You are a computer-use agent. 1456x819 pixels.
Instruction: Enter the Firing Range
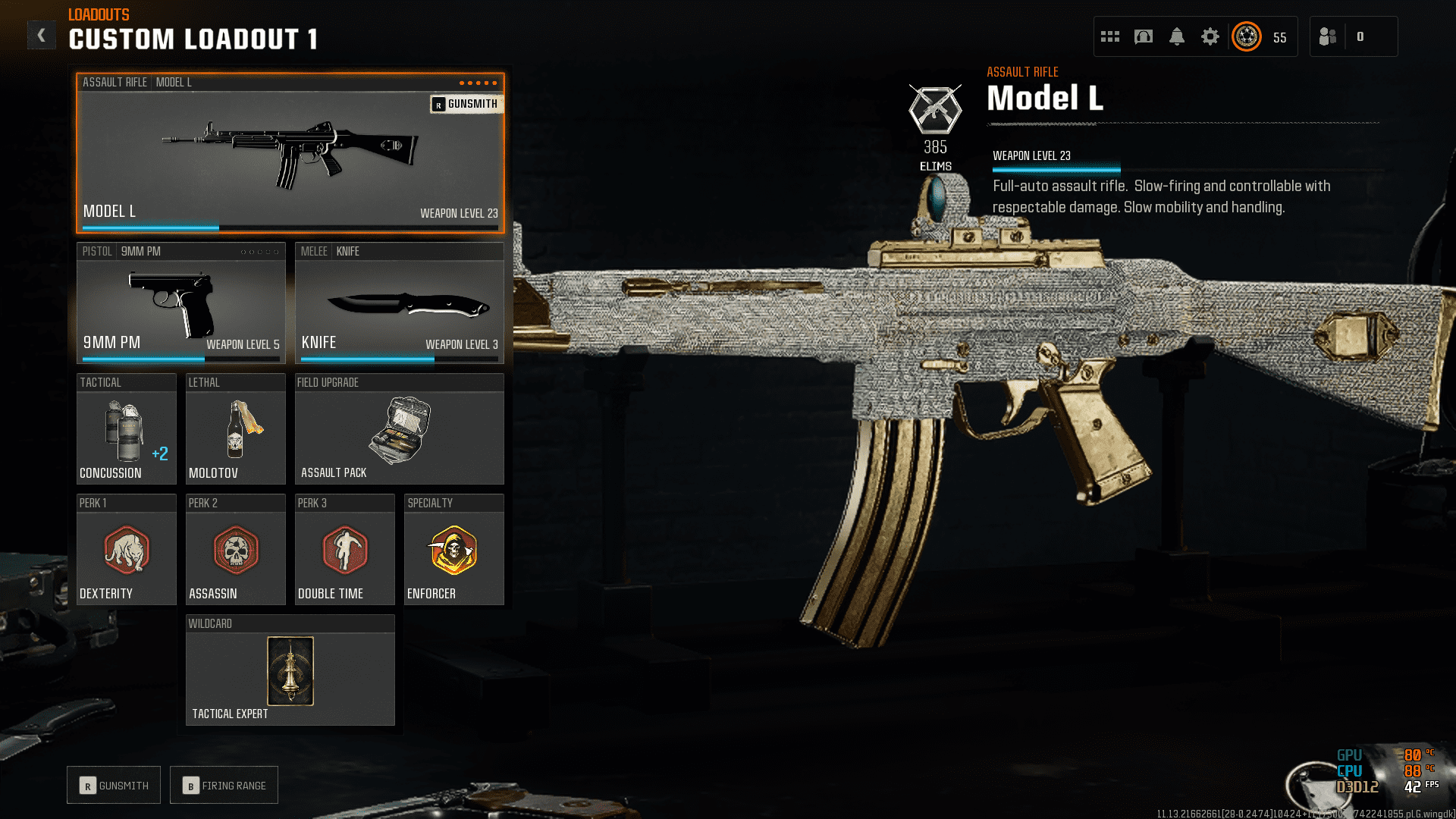224,786
